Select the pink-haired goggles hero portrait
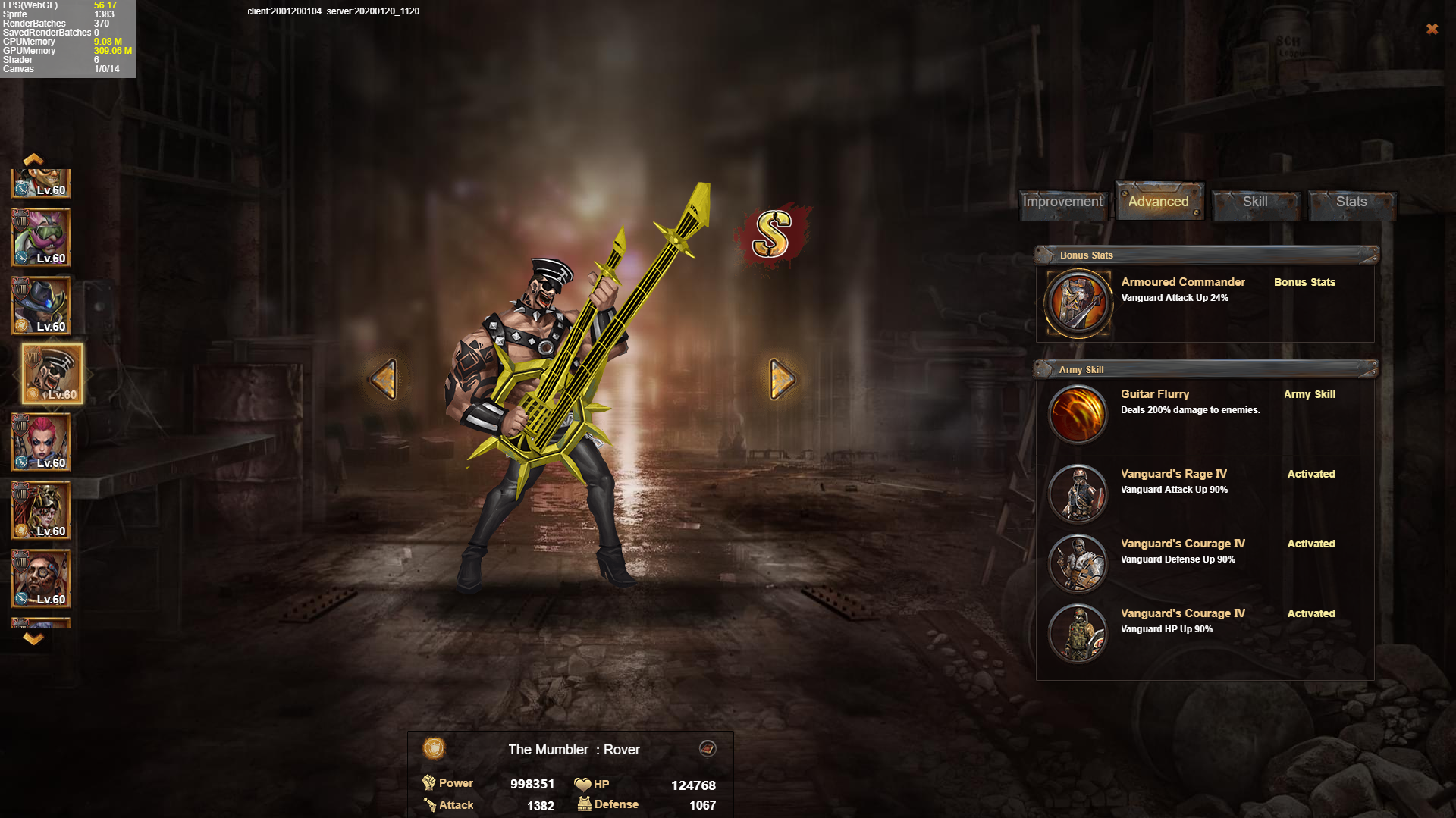Screen dimensions: 1456x818 [41, 237]
